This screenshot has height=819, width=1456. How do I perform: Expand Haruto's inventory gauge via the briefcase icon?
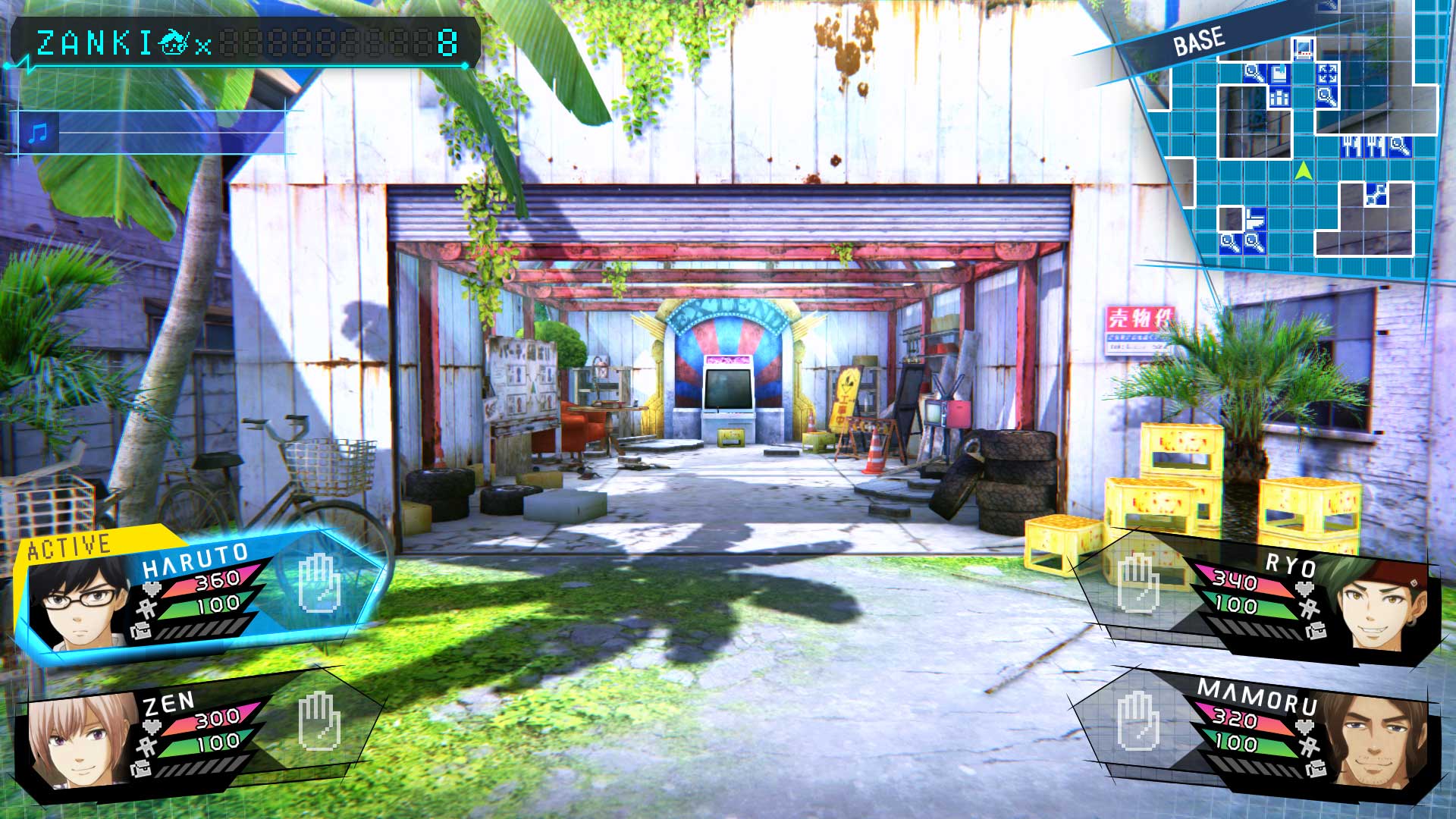point(140,631)
